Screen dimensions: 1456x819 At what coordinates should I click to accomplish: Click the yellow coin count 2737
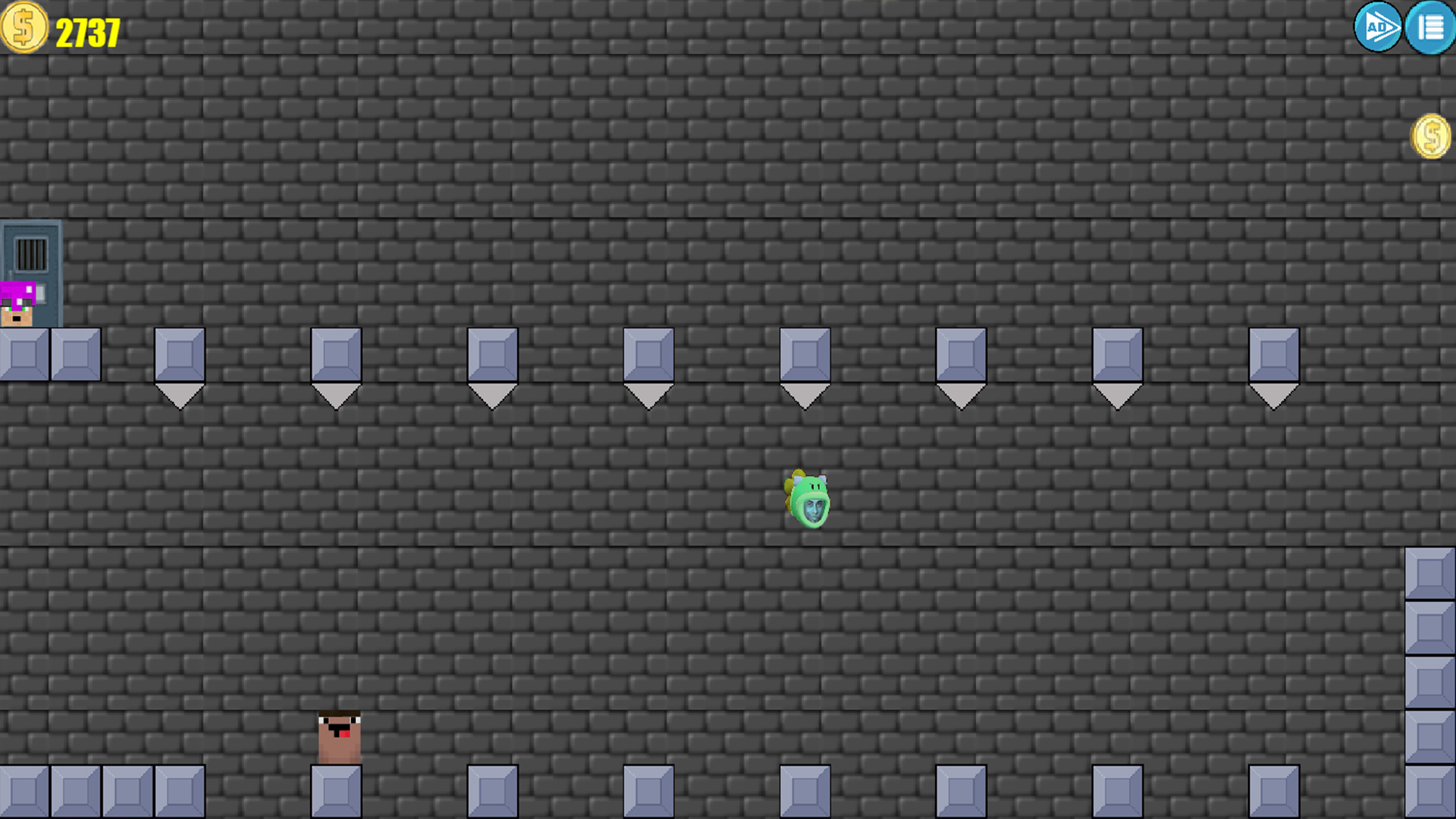(x=87, y=32)
